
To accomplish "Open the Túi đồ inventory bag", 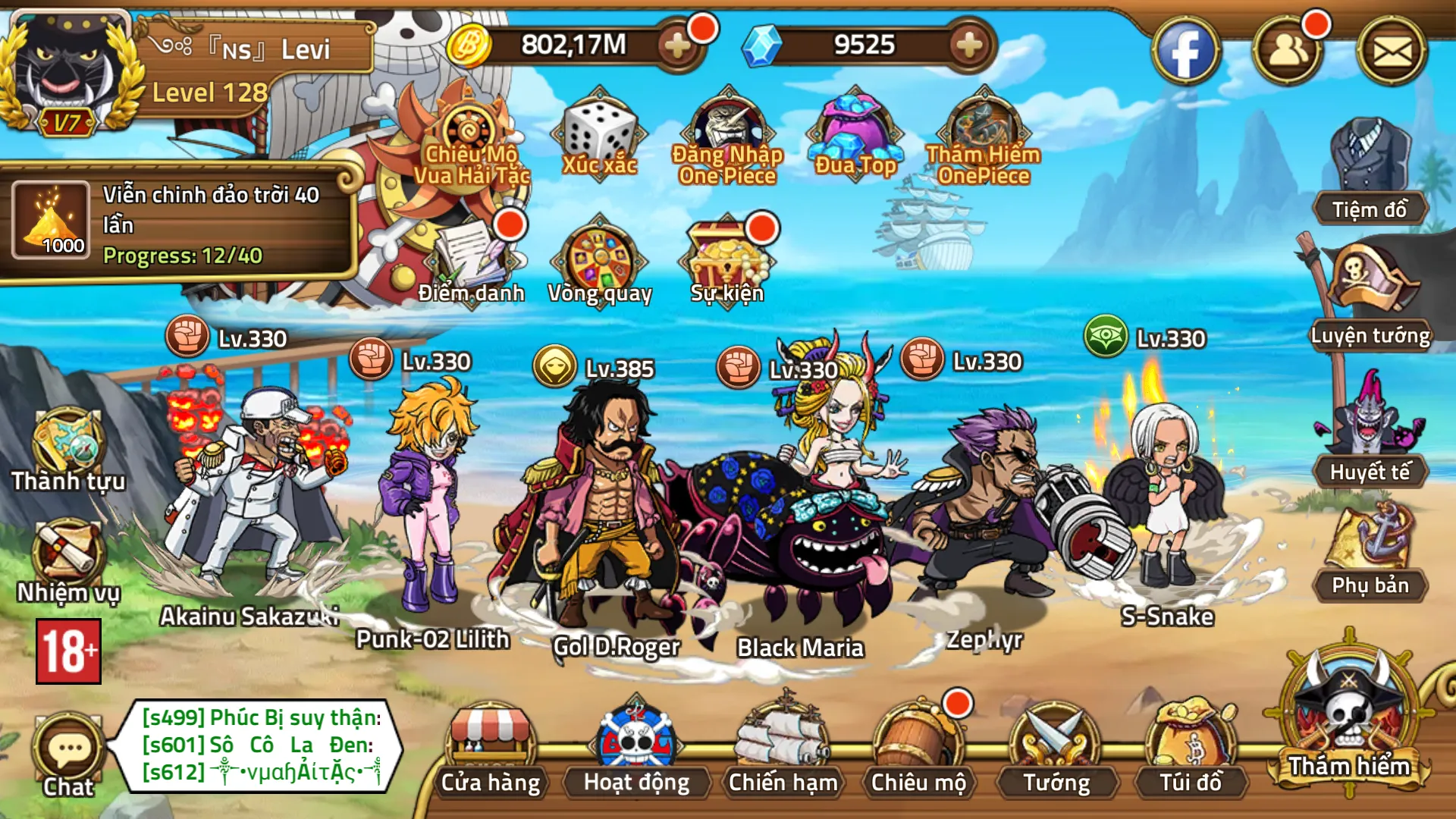I will 1191,751.
